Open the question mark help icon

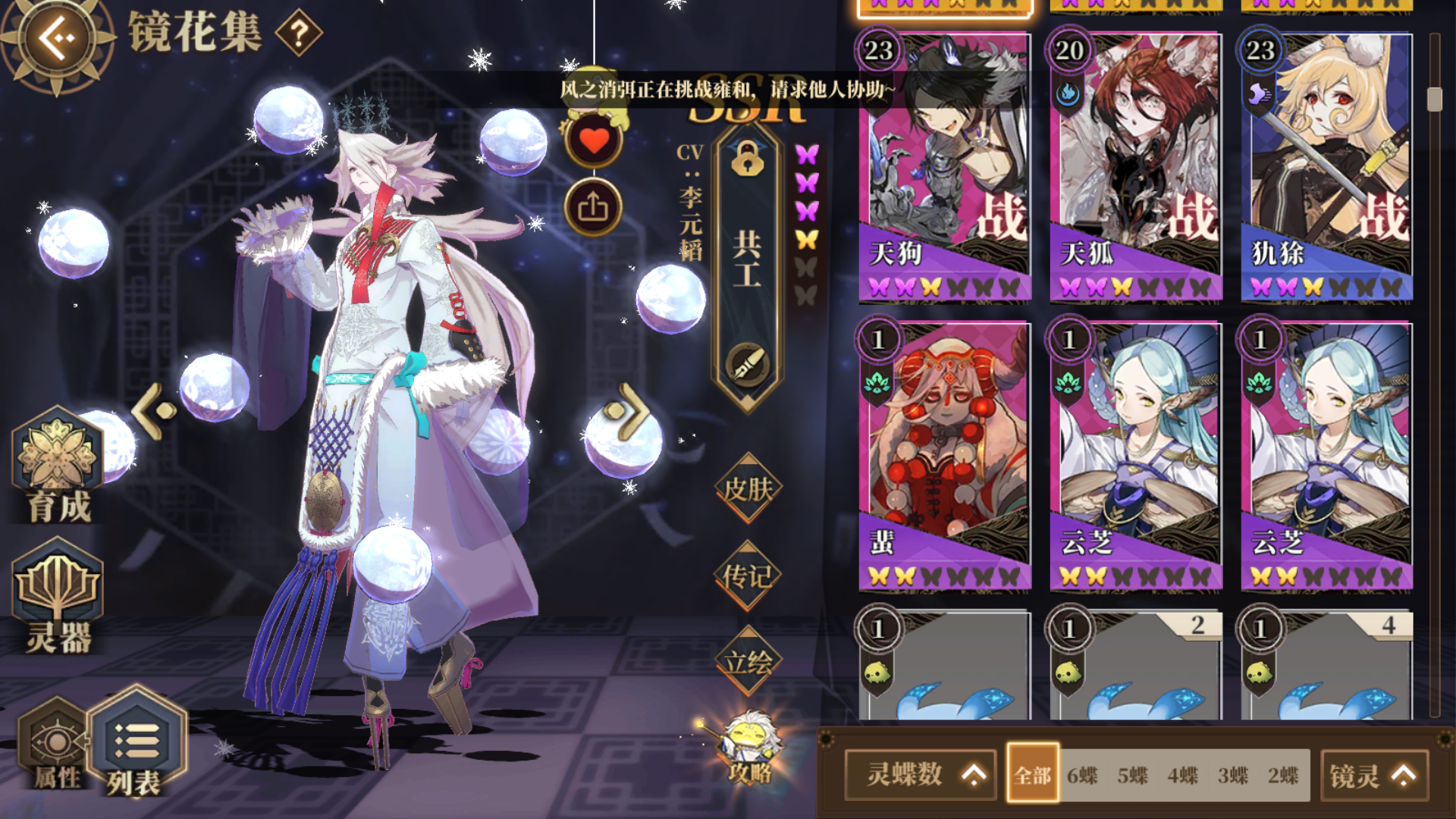click(300, 33)
